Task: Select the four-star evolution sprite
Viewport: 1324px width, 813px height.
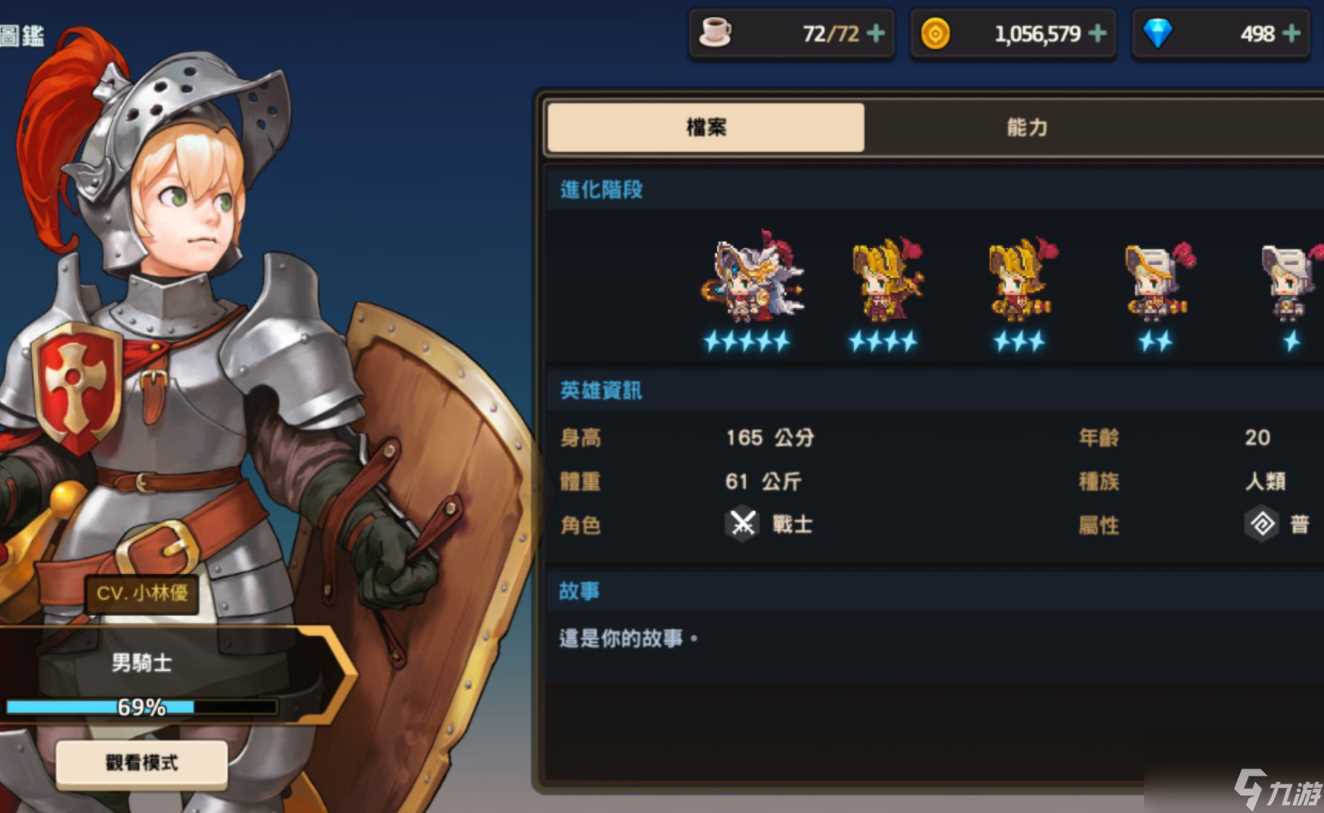Action: point(884,280)
